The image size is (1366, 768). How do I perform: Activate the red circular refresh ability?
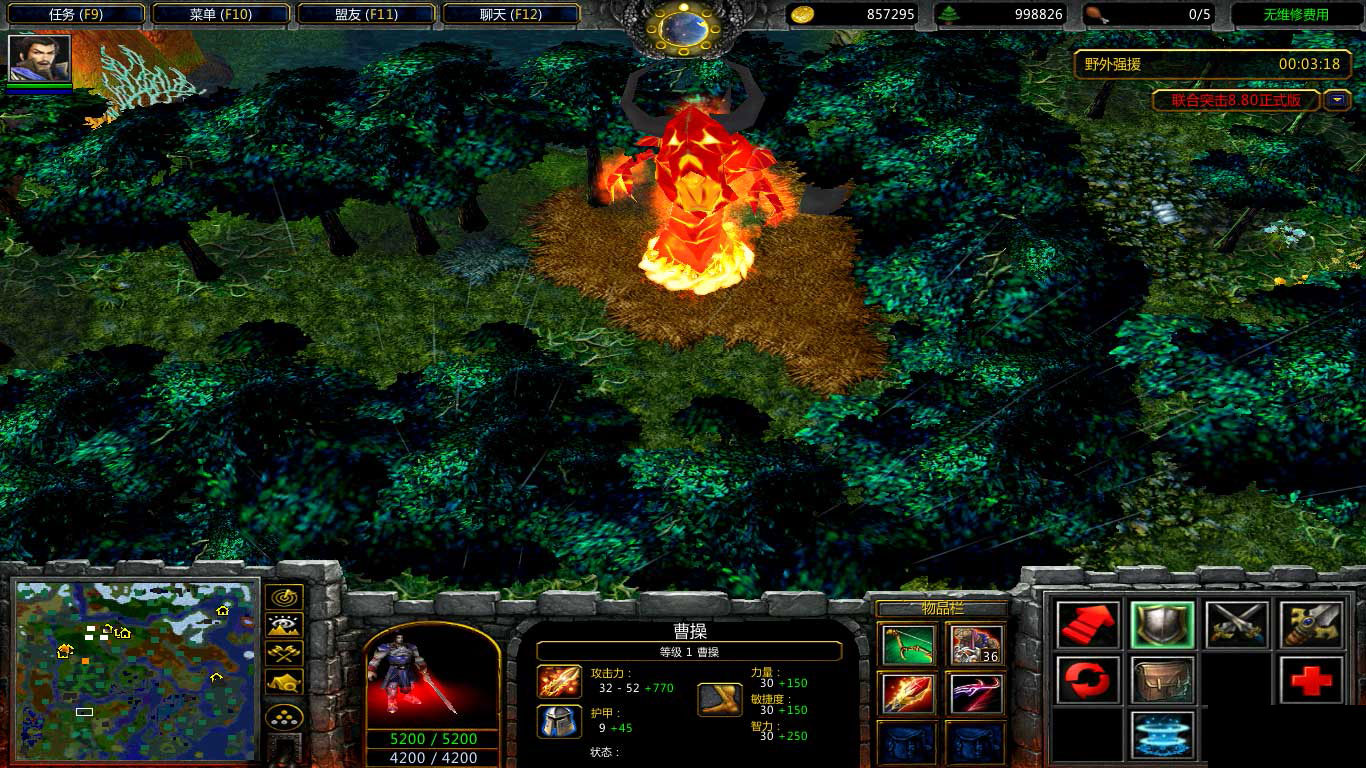(1088, 680)
